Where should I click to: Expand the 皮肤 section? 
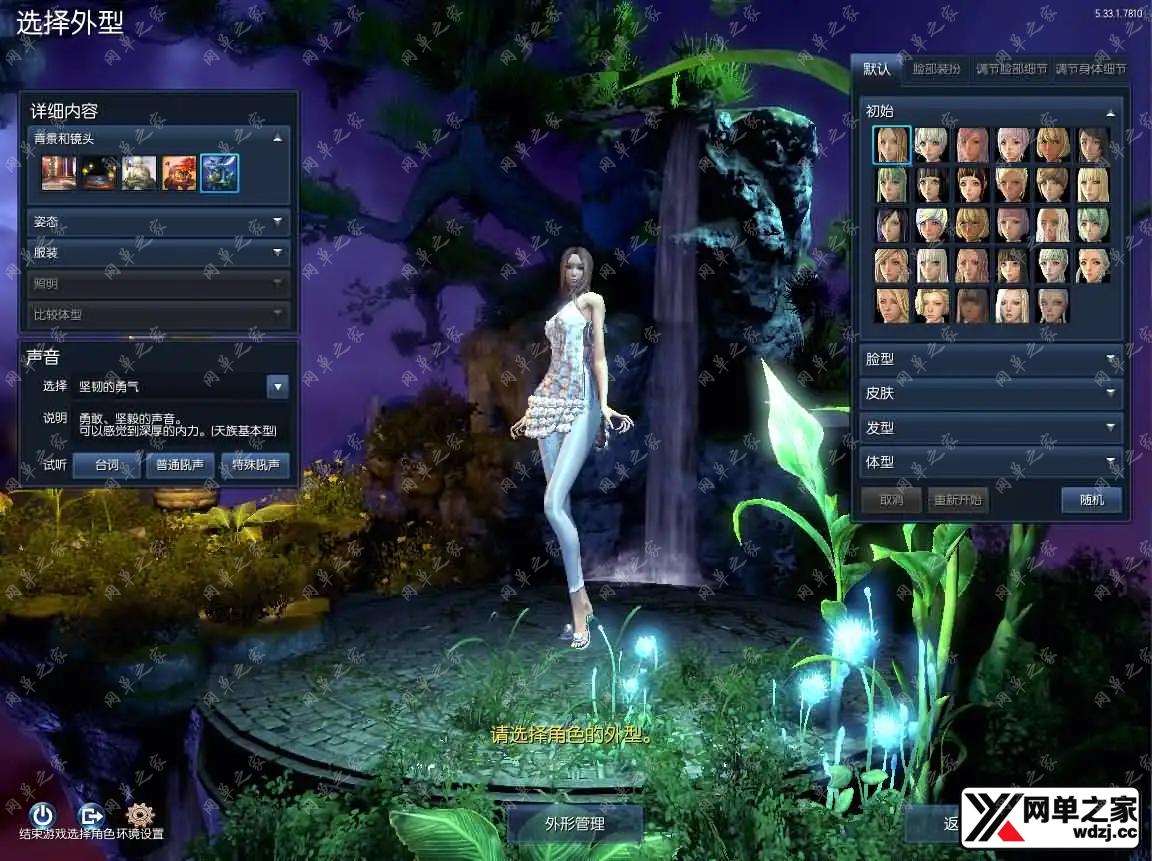[x=989, y=393]
